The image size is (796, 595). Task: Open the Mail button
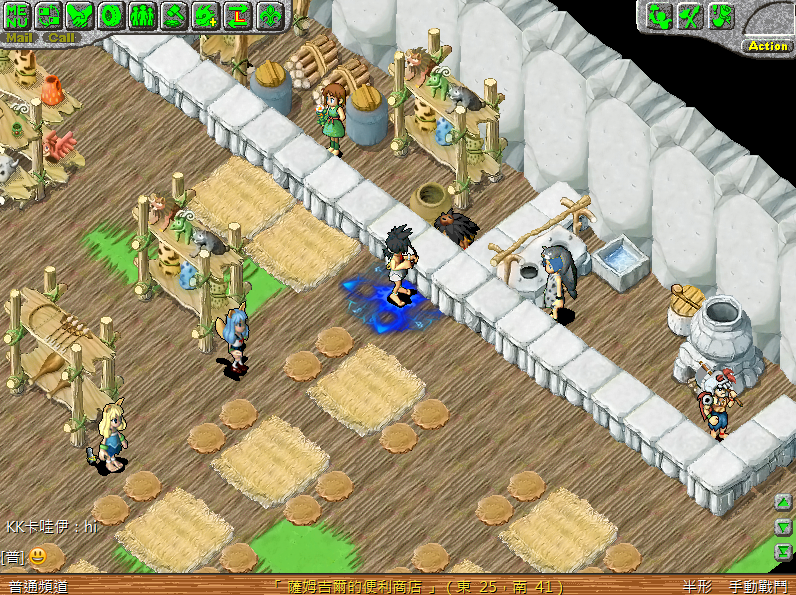click(x=20, y=38)
